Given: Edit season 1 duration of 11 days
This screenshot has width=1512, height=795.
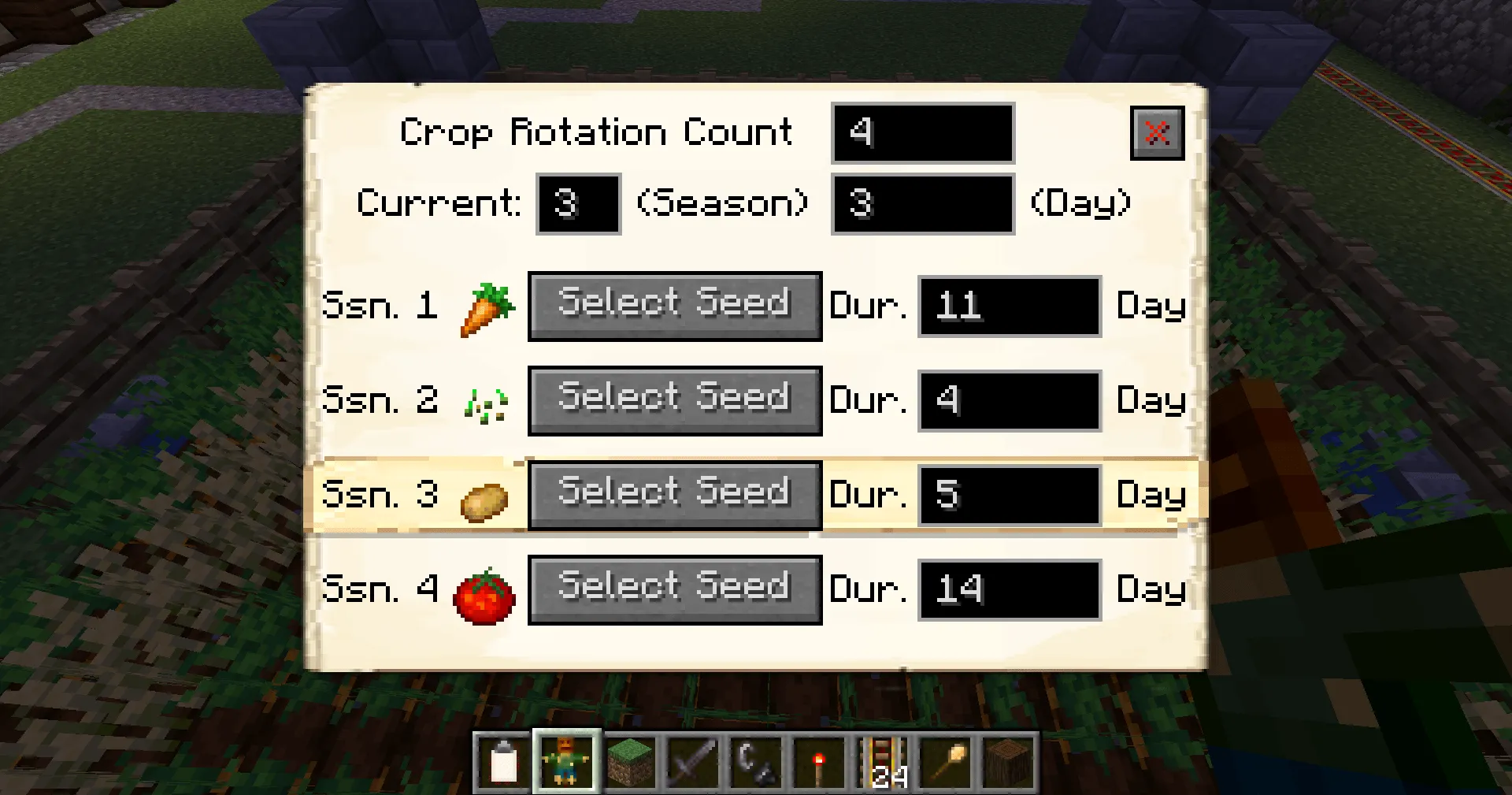Looking at the screenshot, I should coord(1009,306).
